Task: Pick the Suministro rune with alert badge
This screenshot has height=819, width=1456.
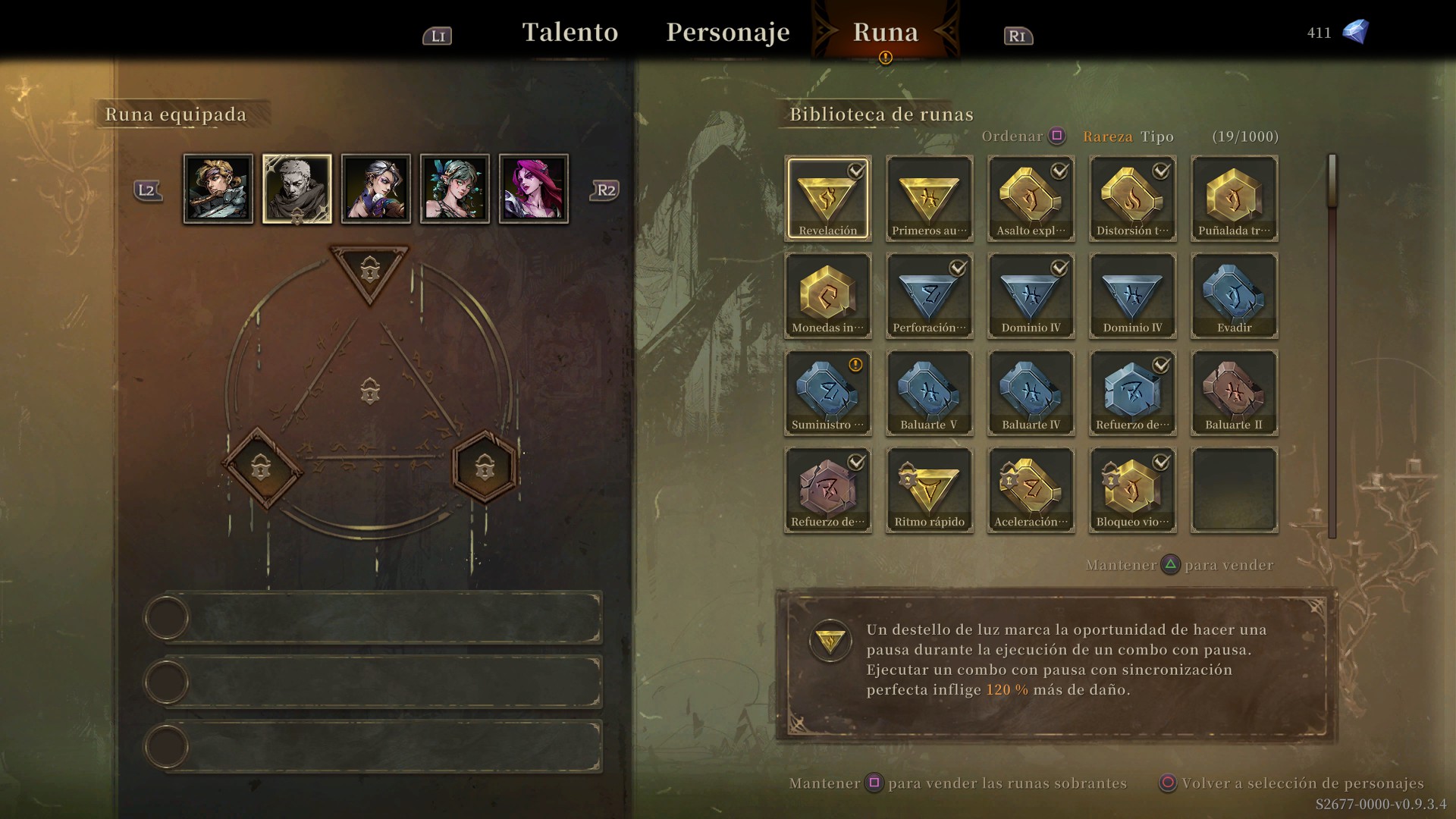Action: (x=828, y=393)
